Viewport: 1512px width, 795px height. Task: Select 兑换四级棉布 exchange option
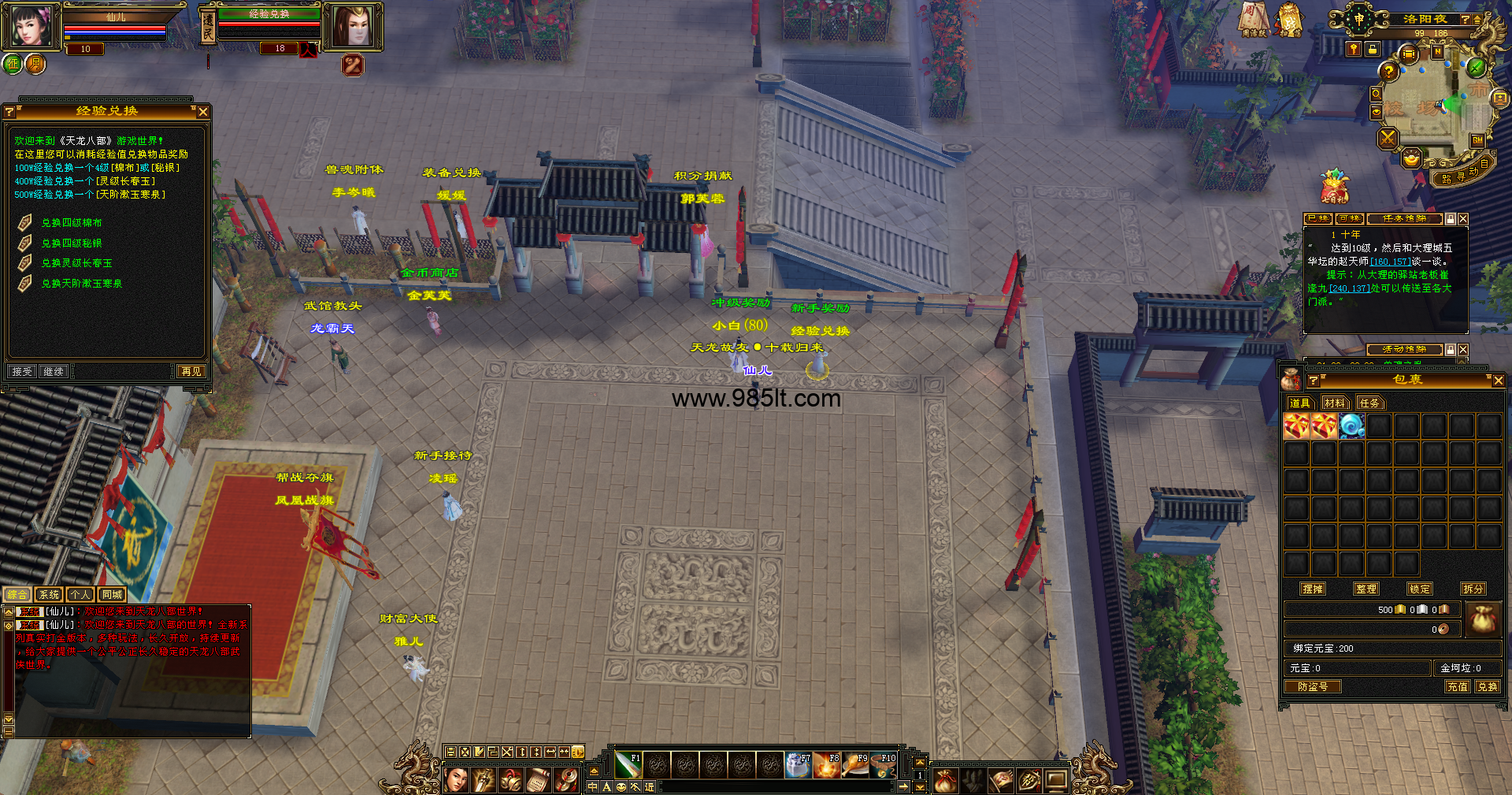click(71, 223)
